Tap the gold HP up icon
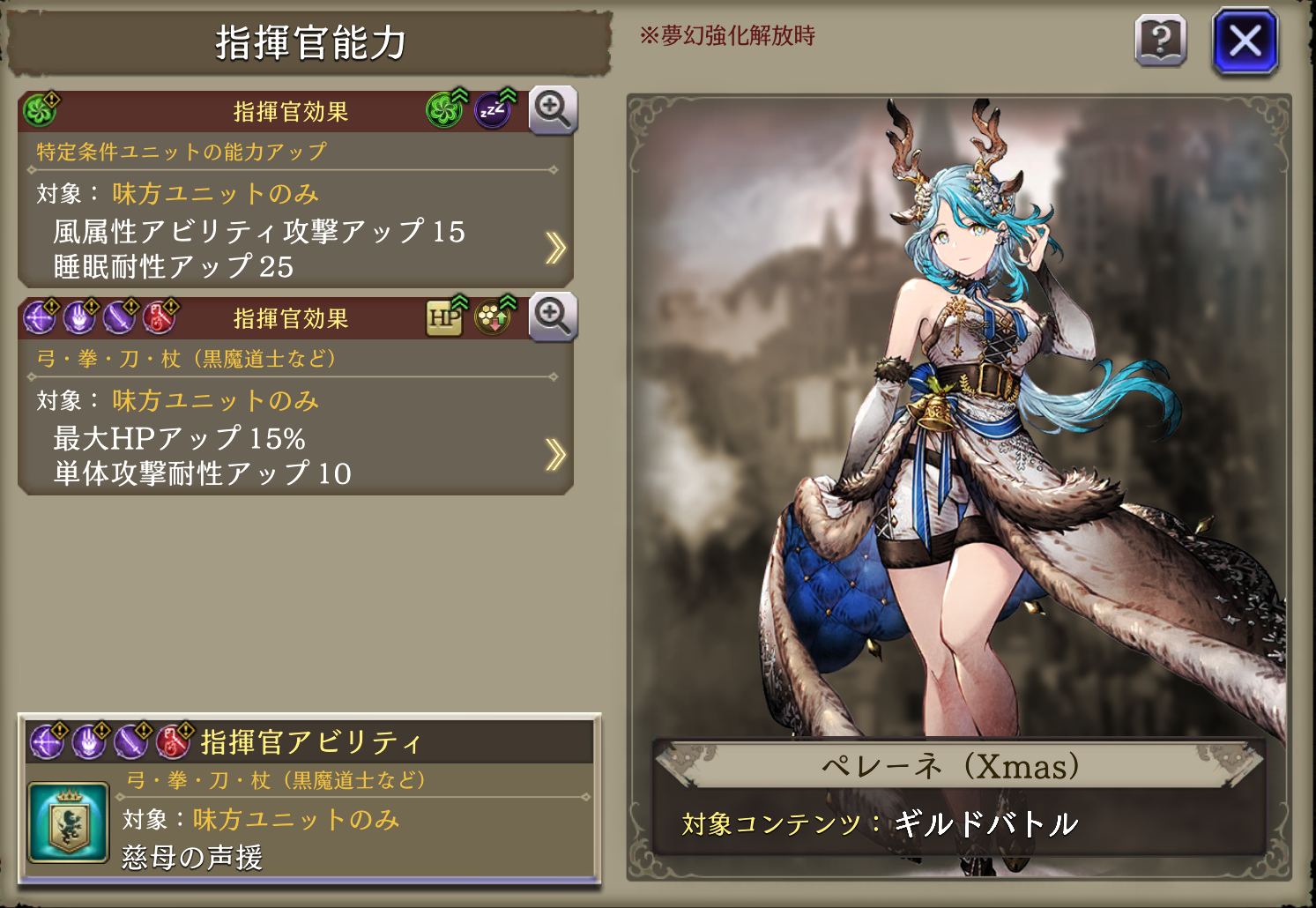 coord(445,316)
